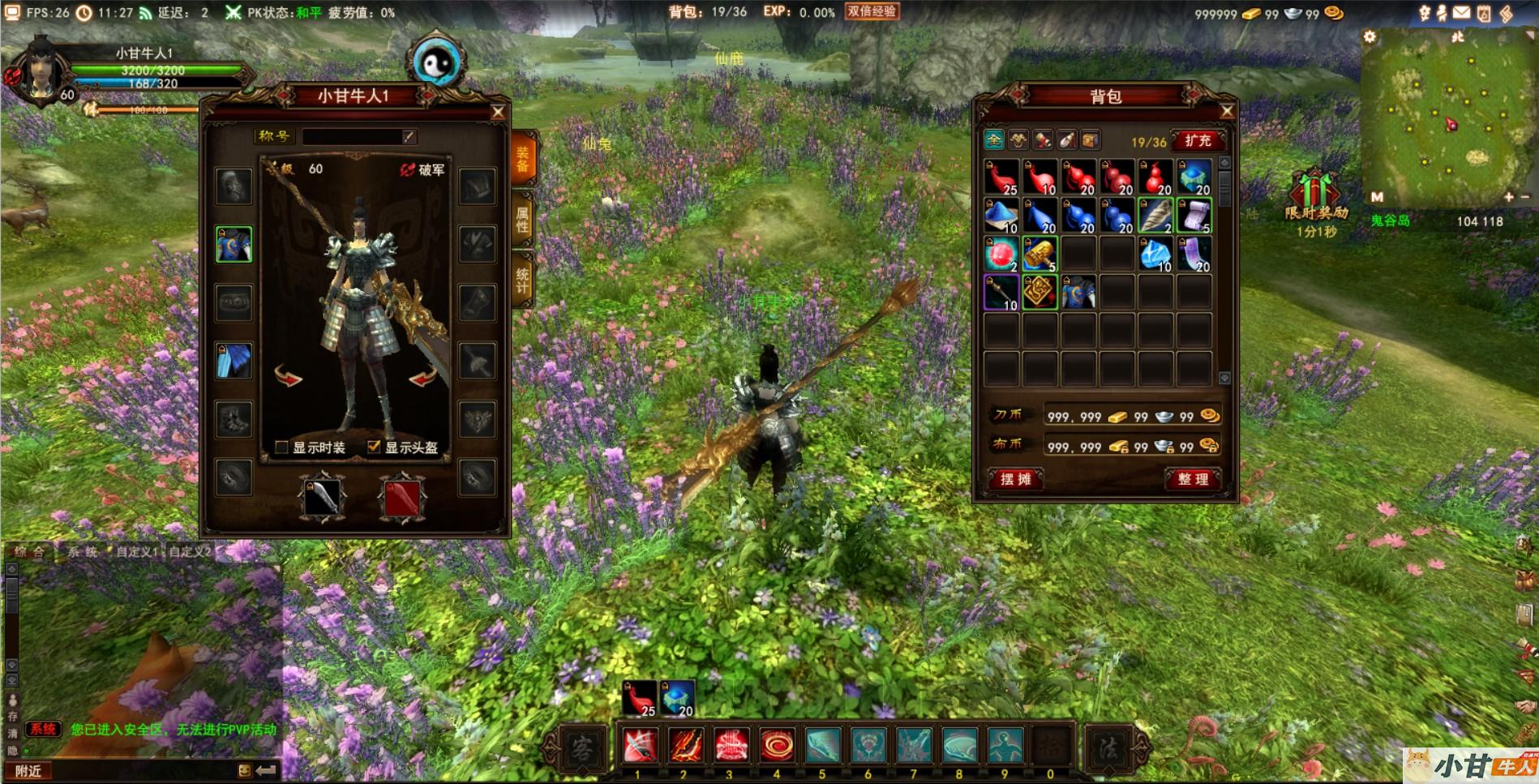1539x784 pixels.
Task: Open the mail envelope icon
Action: click(x=1461, y=13)
